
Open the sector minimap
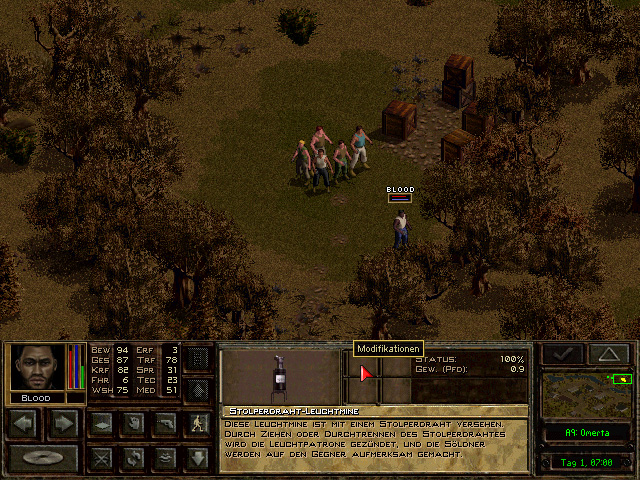[587, 393]
